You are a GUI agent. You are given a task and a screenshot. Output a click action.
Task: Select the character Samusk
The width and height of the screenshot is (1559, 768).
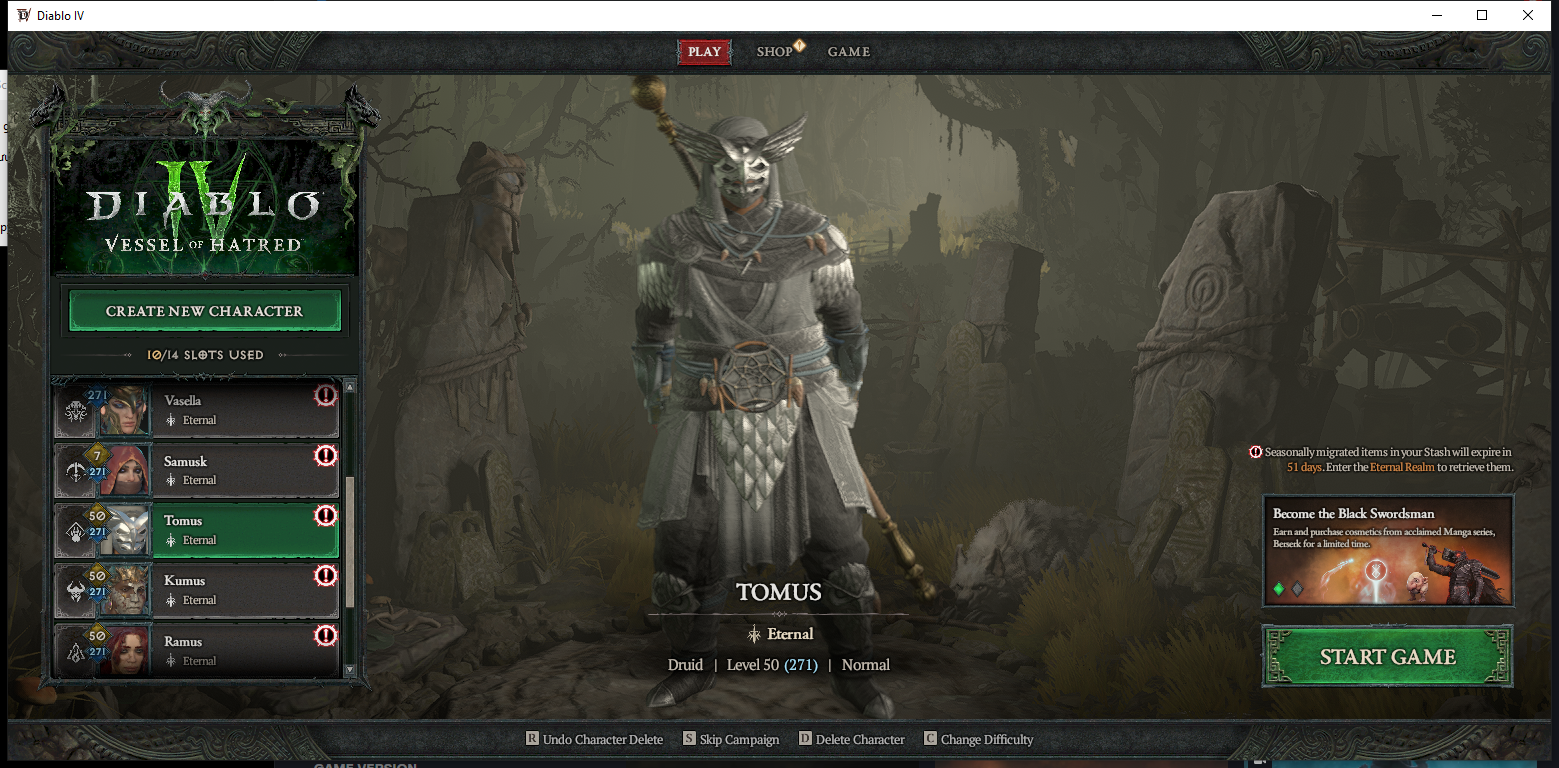coord(240,470)
